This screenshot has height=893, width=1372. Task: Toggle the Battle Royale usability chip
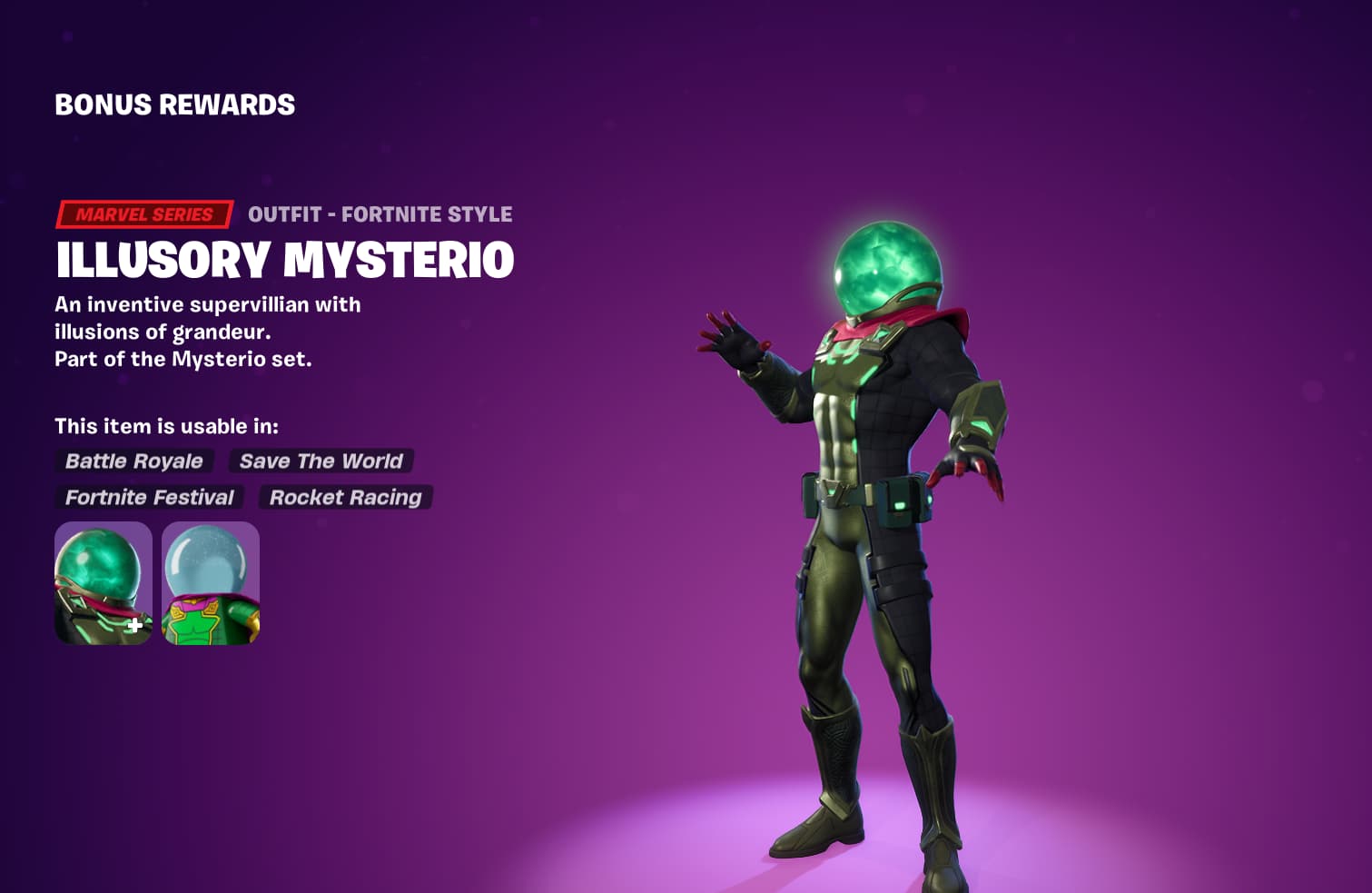pos(133,461)
